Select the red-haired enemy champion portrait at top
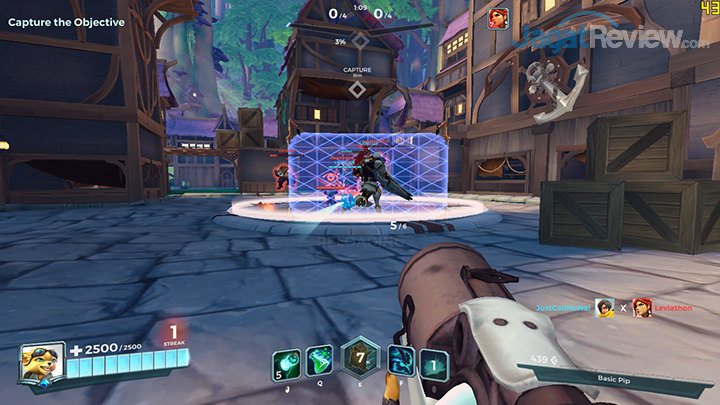 click(x=497, y=18)
